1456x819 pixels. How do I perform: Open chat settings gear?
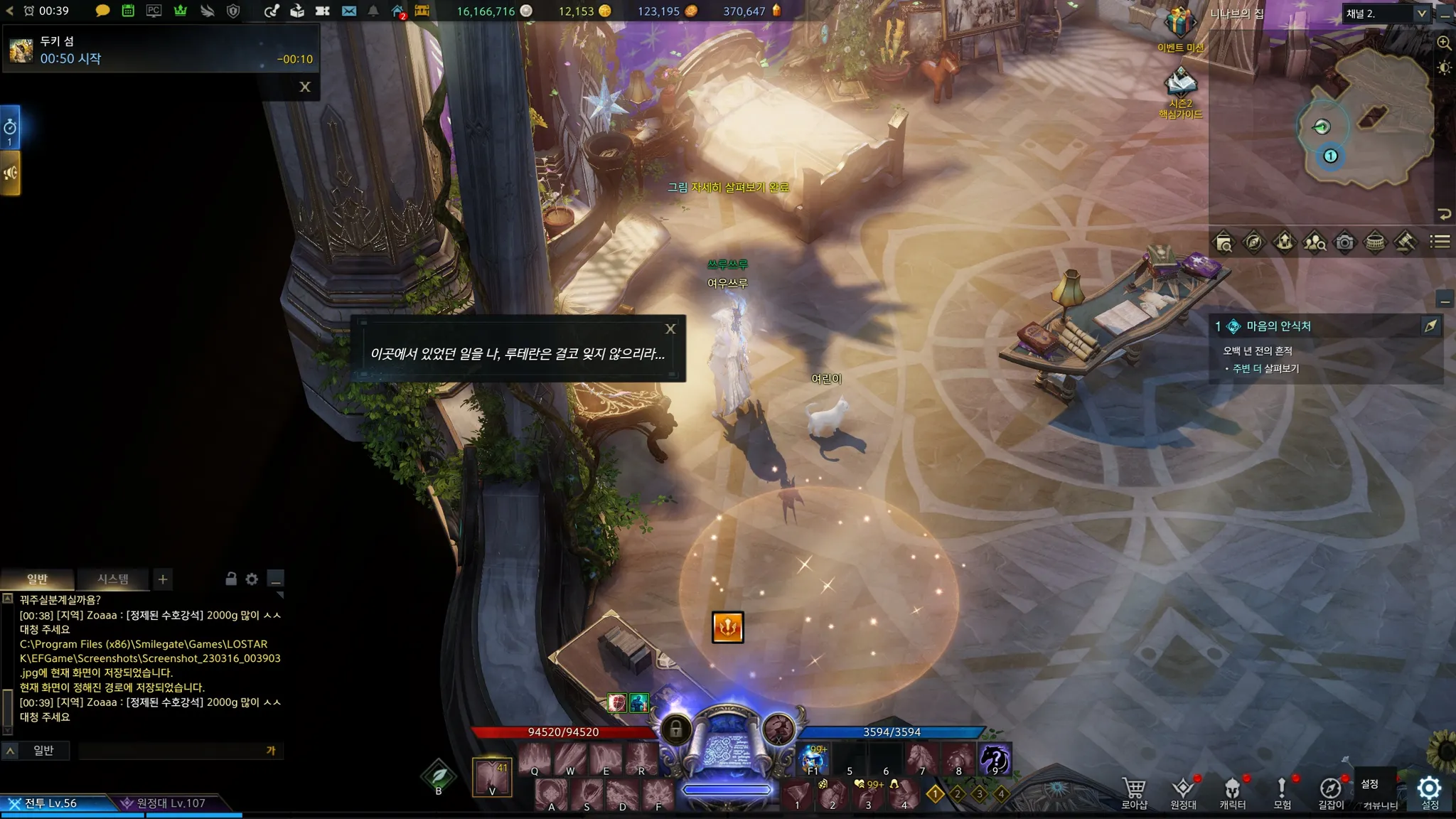252,579
